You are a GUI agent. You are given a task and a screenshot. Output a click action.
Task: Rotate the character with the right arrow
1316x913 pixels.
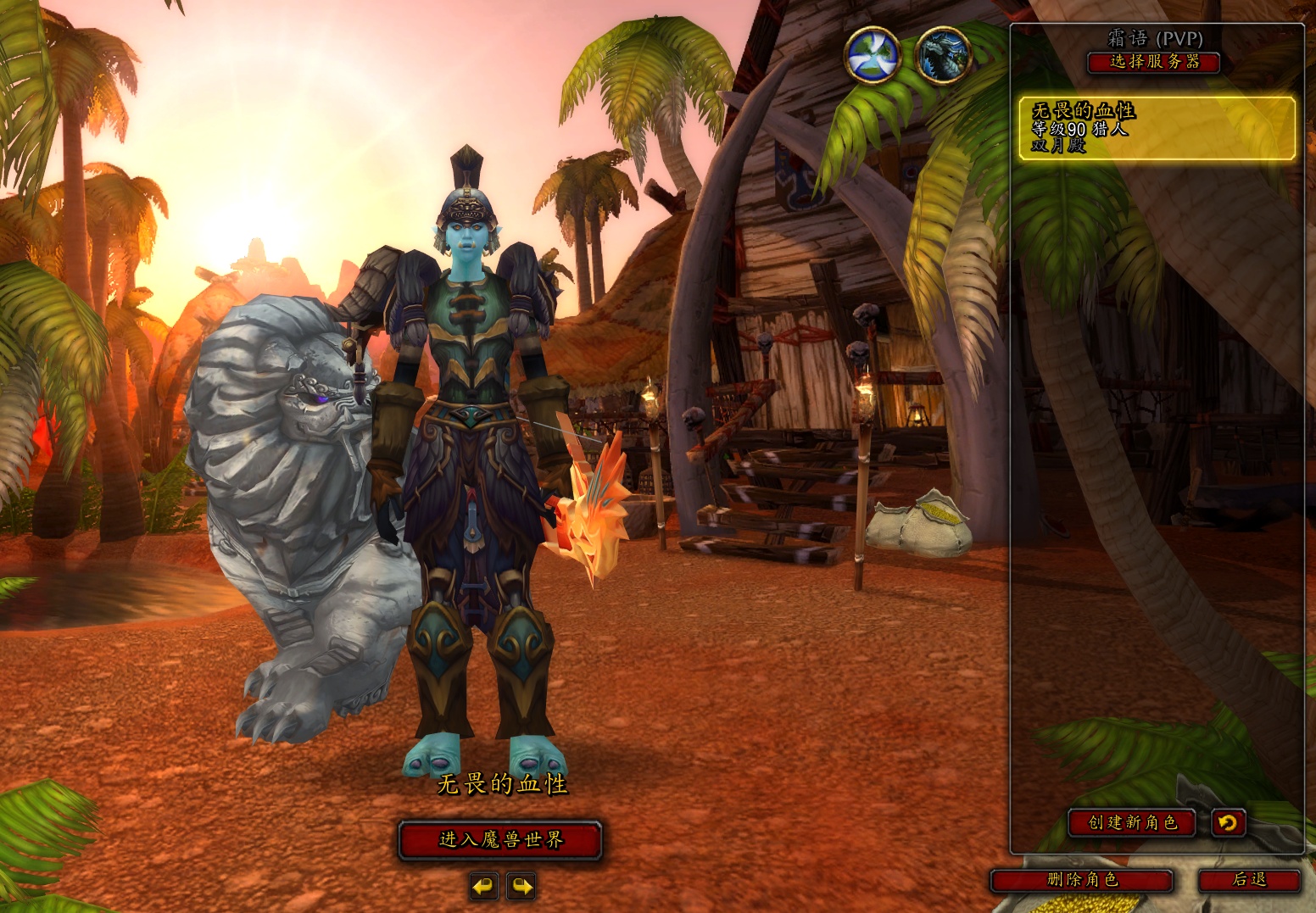click(x=521, y=887)
